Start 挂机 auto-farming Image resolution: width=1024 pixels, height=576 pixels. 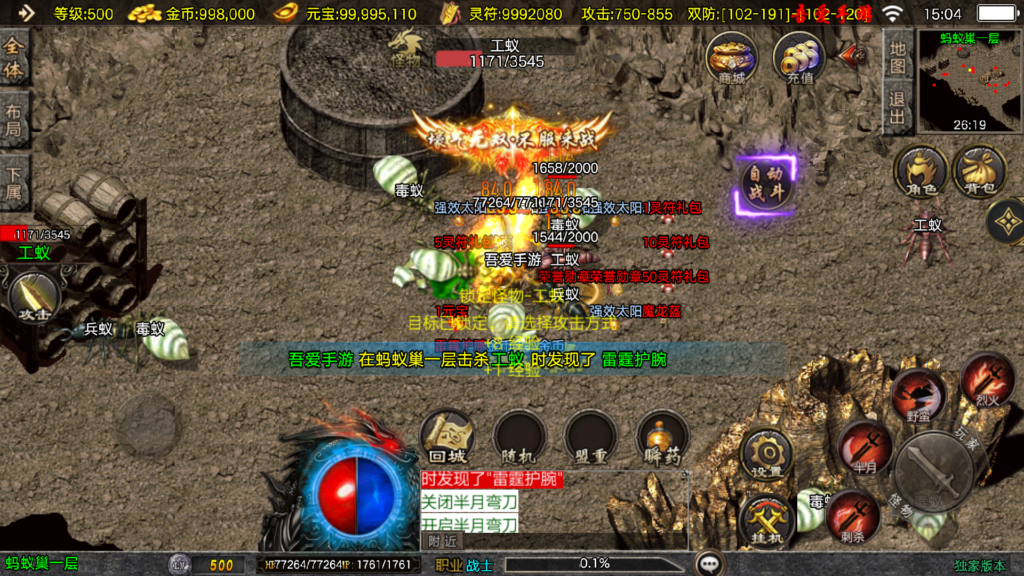point(767,520)
